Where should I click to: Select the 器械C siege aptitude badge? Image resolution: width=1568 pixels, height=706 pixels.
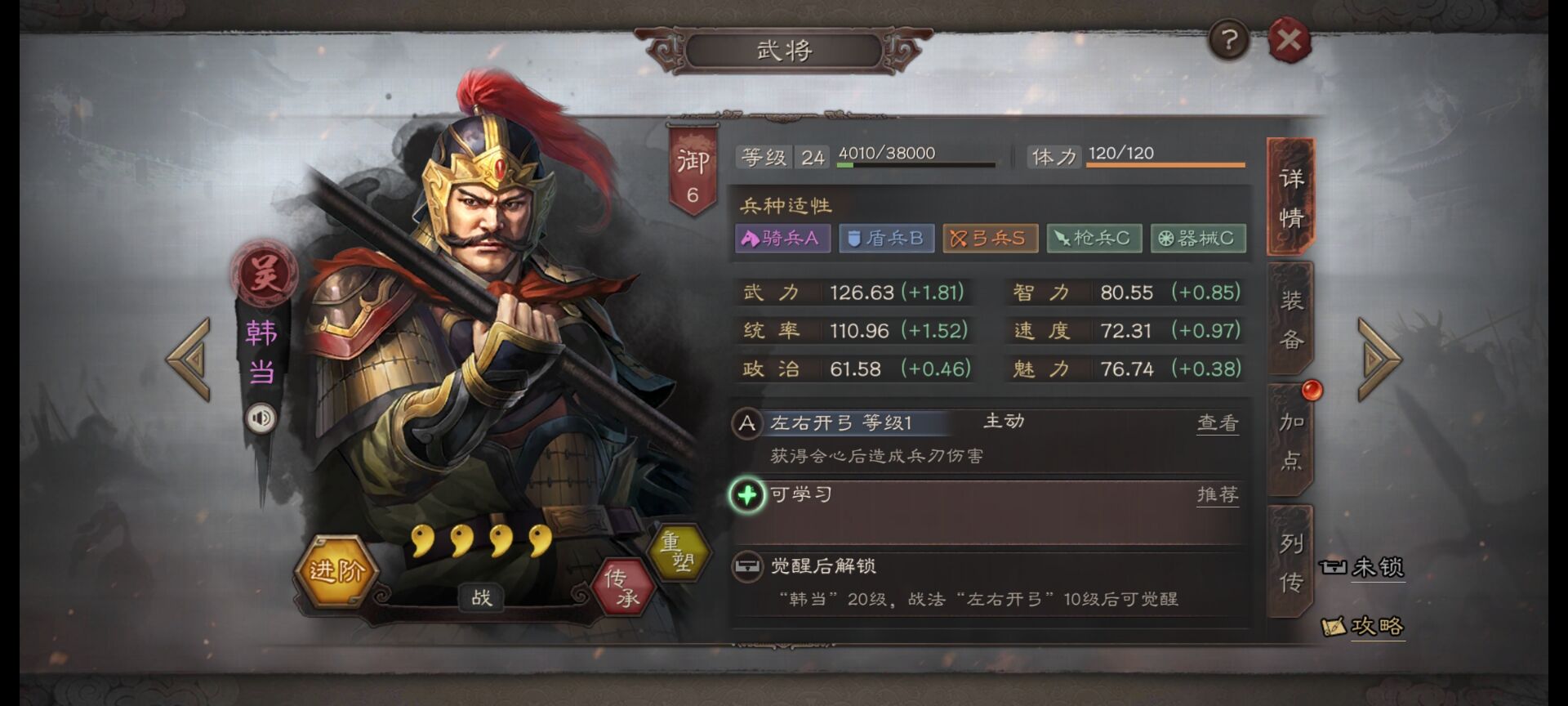[x=1197, y=239]
